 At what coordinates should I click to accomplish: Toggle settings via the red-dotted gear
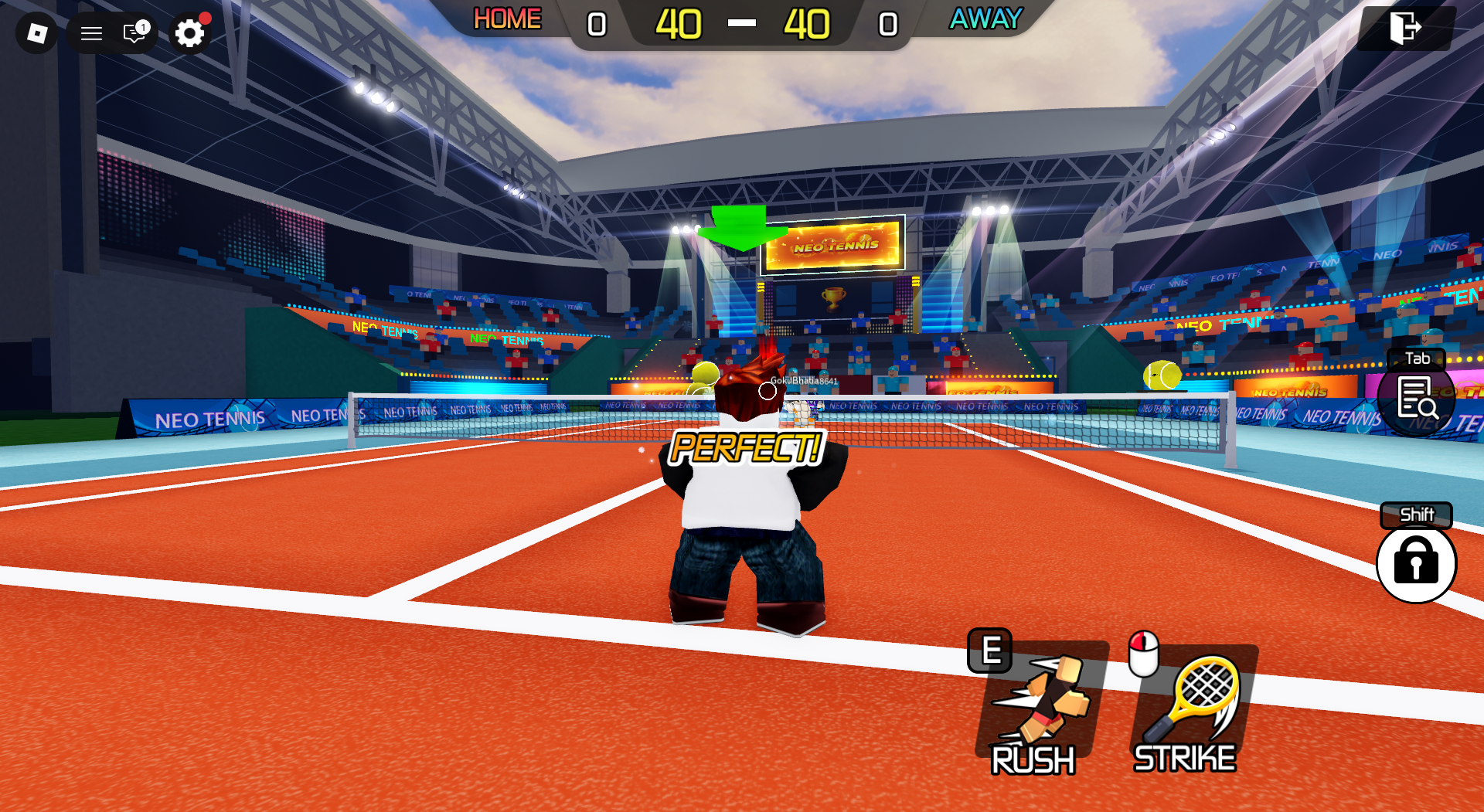pos(189,33)
